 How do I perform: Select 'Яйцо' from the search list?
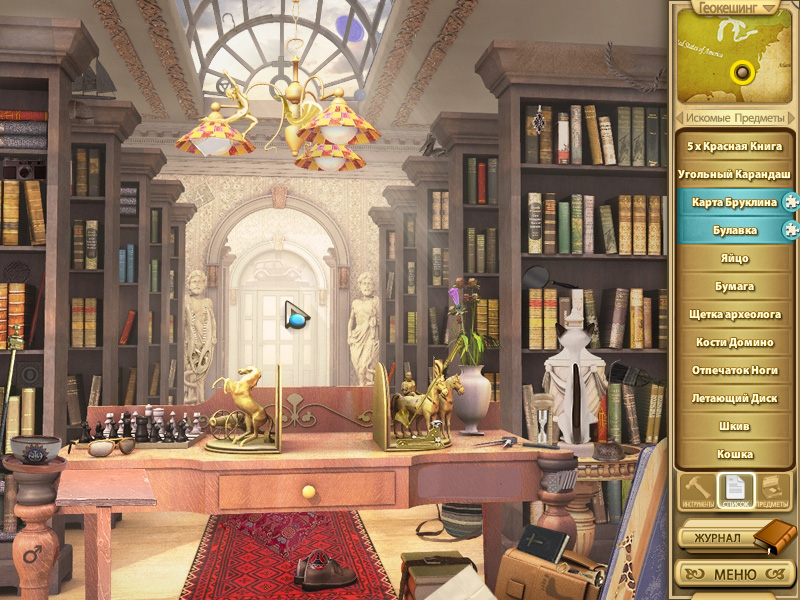tap(734, 258)
